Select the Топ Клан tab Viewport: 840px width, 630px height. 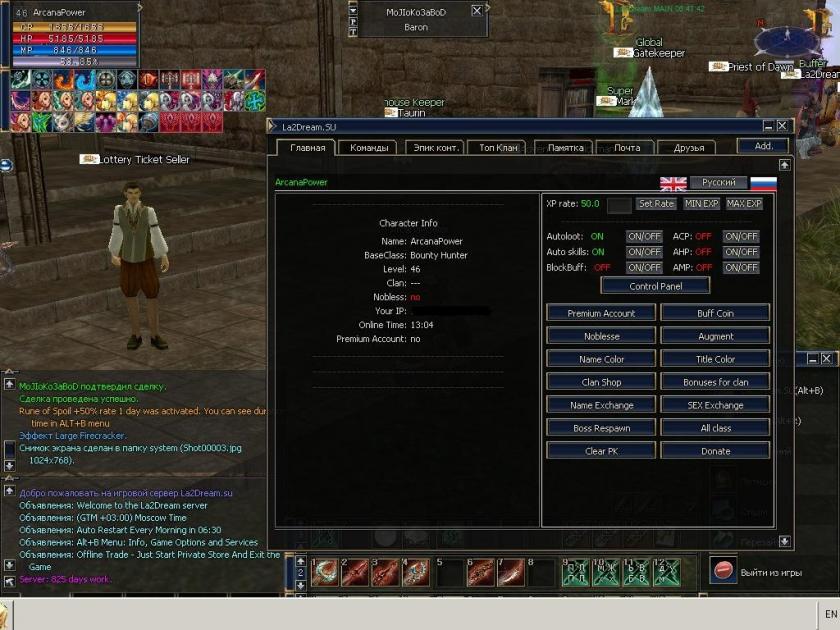pyautogui.click(x=499, y=148)
